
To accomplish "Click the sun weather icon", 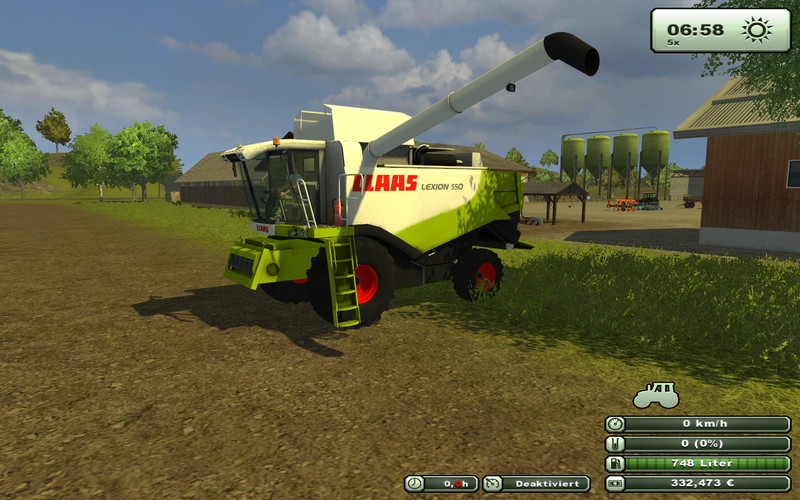I will point(757,29).
